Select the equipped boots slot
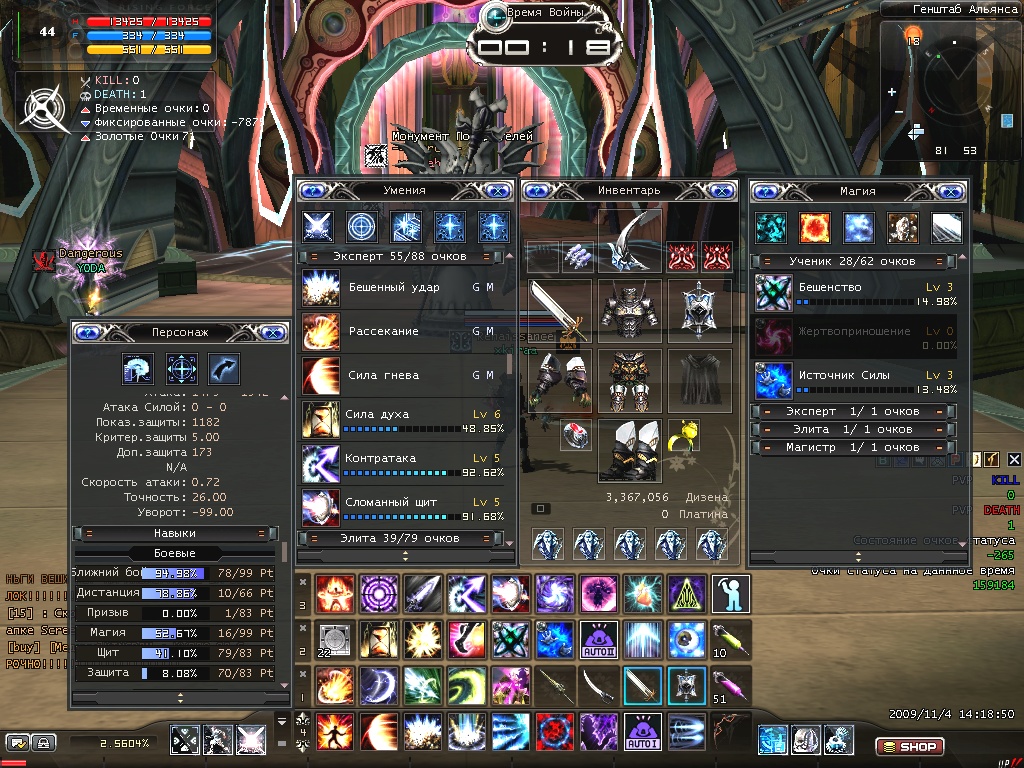Image resolution: width=1024 pixels, height=768 pixels. 630,449
